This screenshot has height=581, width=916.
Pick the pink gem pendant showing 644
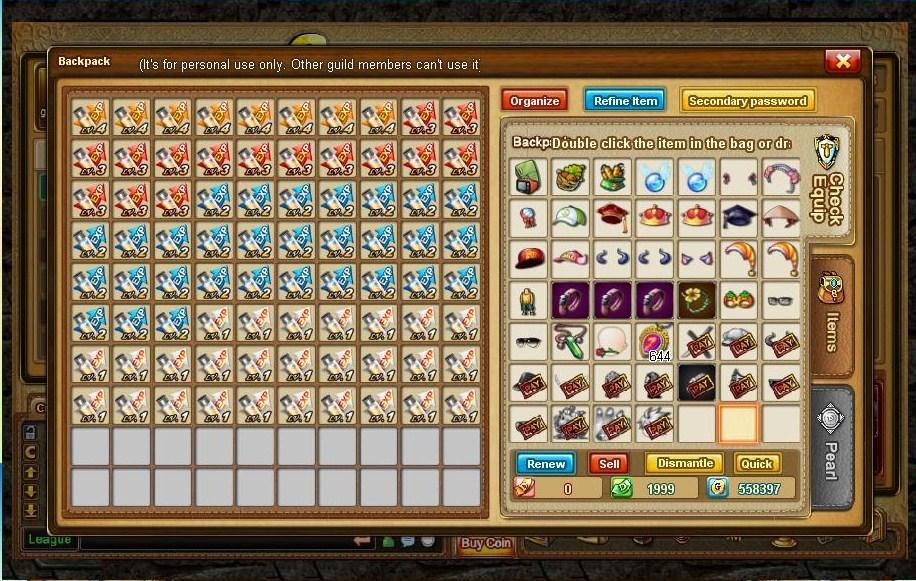[655, 340]
